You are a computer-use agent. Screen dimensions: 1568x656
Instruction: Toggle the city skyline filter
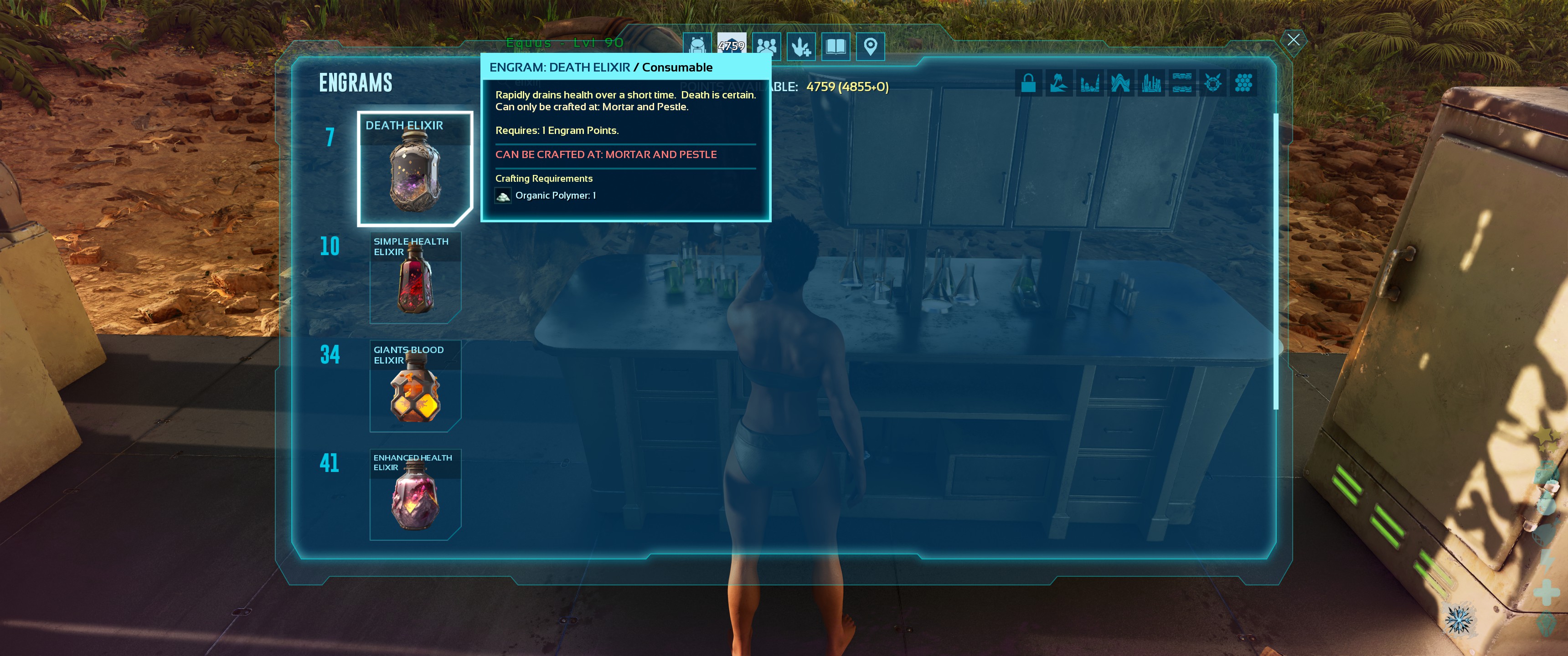point(1151,83)
